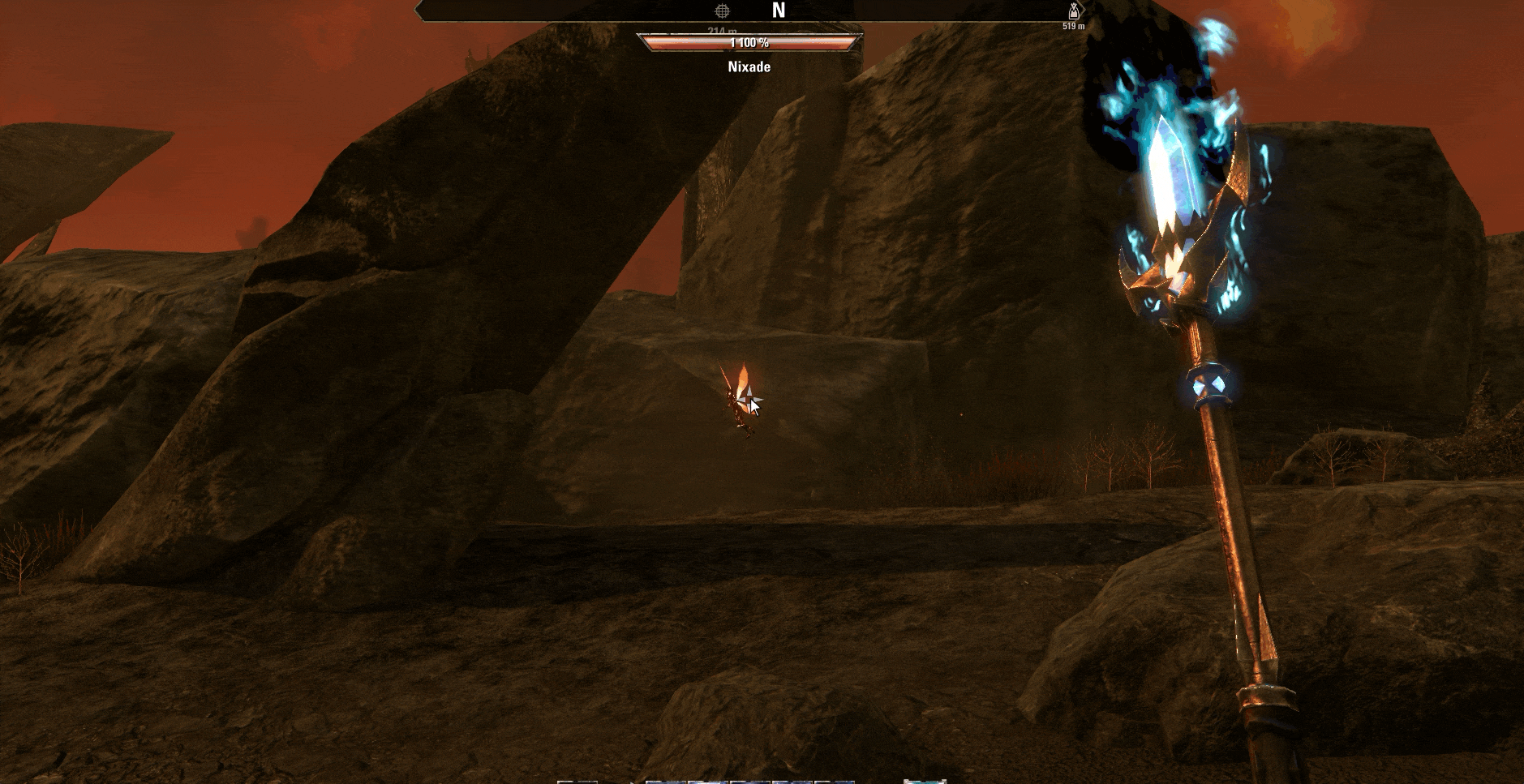1524x784 pixels.
Task: Click the fifth ability icon on the action bar
Action: pos(833,781)
